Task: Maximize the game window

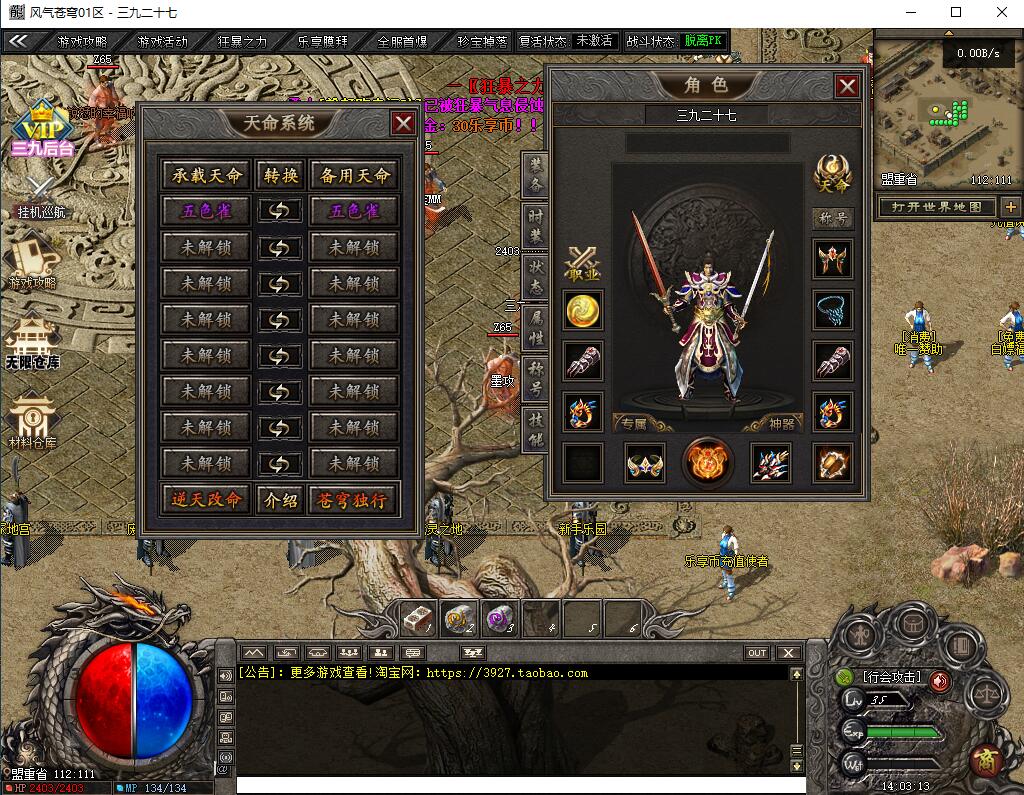Action: coord(956,12)
